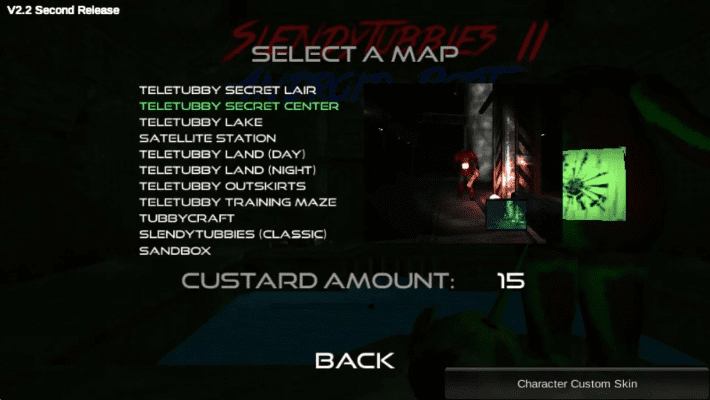The height and width of the screenshot is (400, 710).
Task: Select the Tubbycraft map
Action: point(187,218)
